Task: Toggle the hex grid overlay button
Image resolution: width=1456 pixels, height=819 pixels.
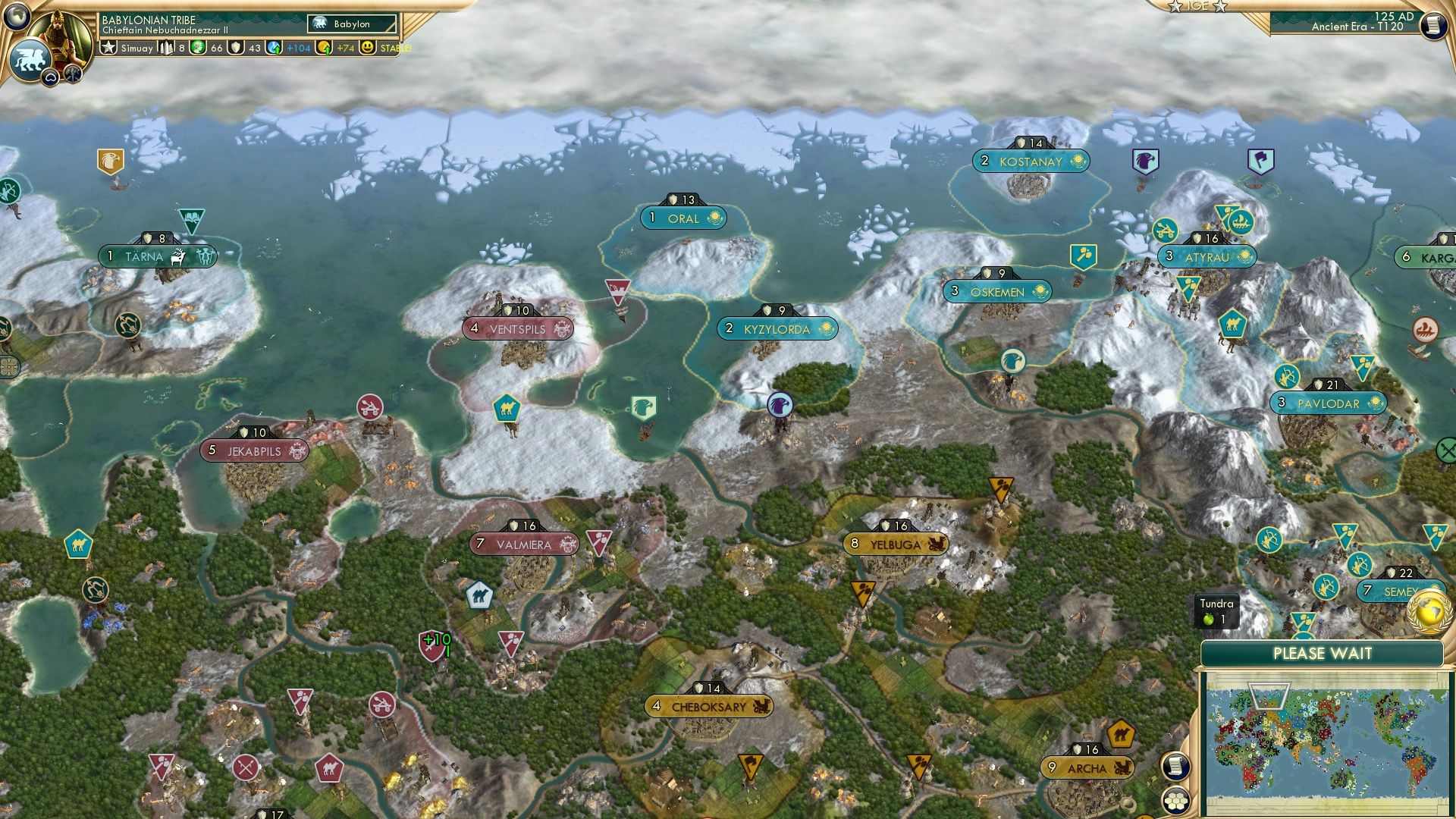Action: point(1176,802)
